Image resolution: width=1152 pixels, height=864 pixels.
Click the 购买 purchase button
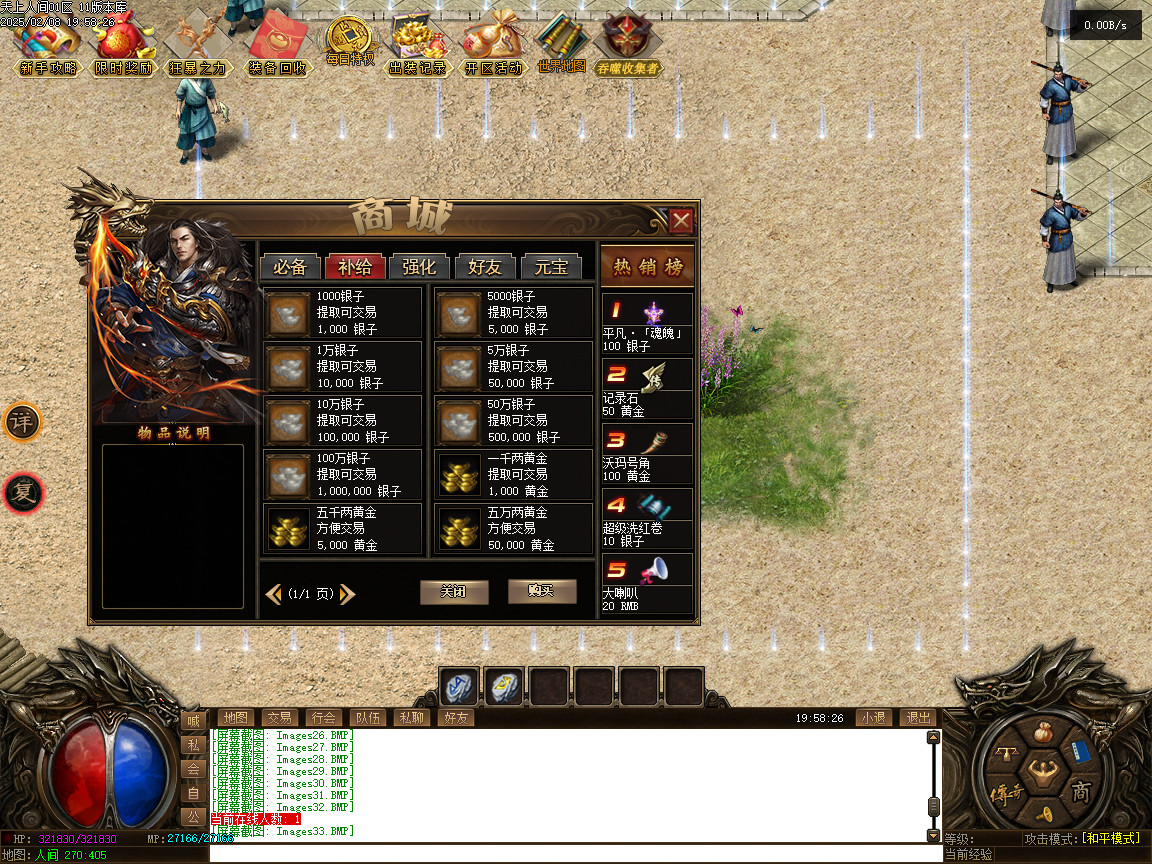click(x=542, y=591)
